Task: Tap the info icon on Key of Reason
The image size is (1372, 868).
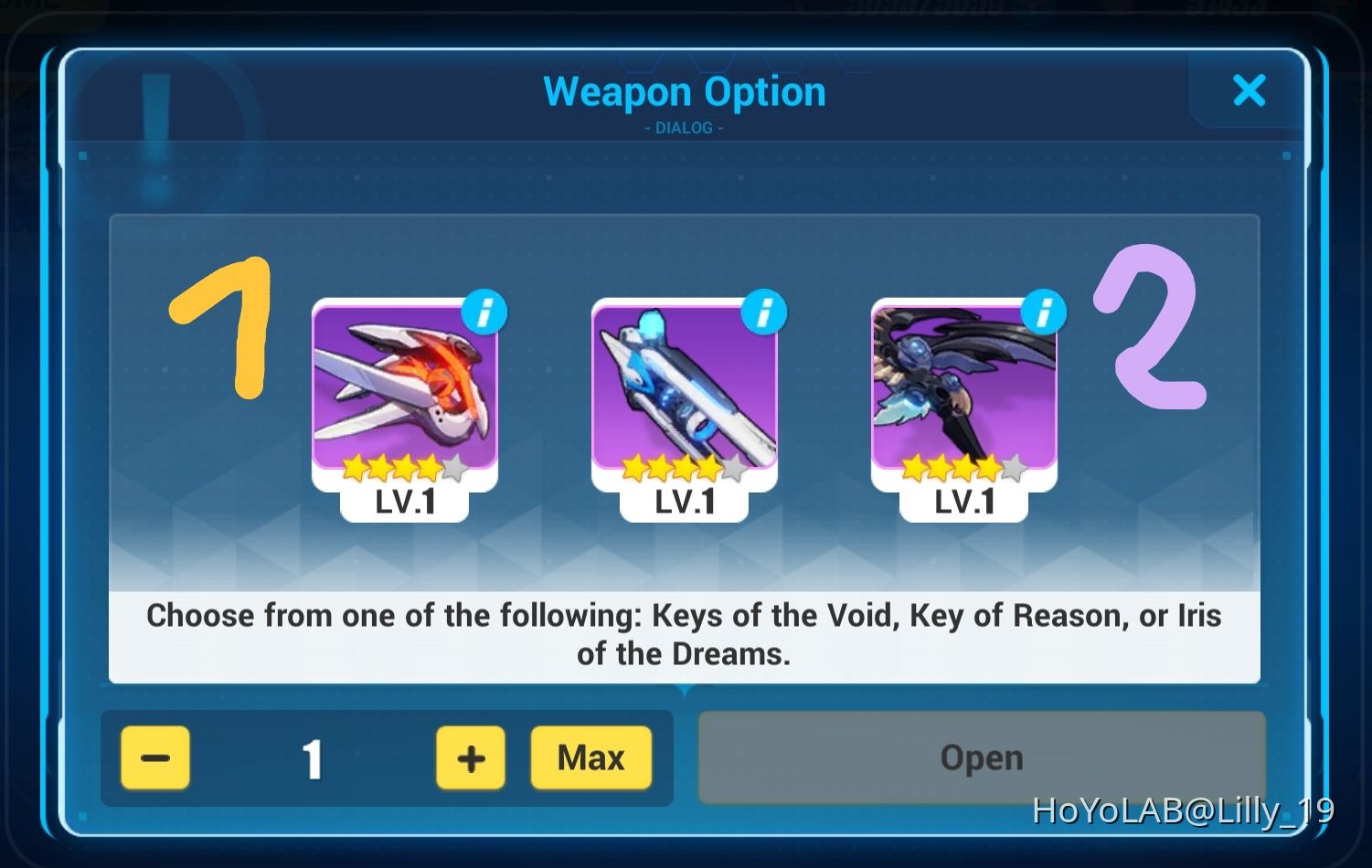Action: click(764, 312)
